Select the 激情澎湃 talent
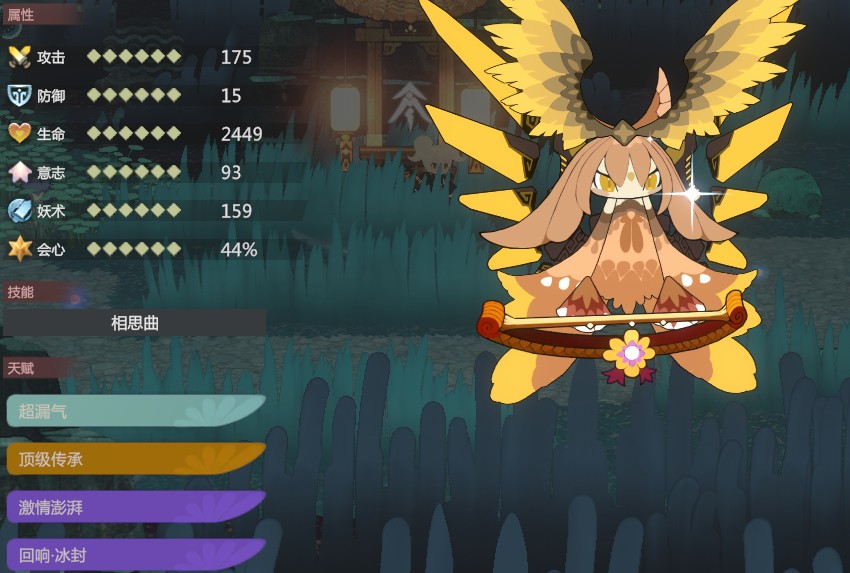850x573 pixels. click(135, 507)
